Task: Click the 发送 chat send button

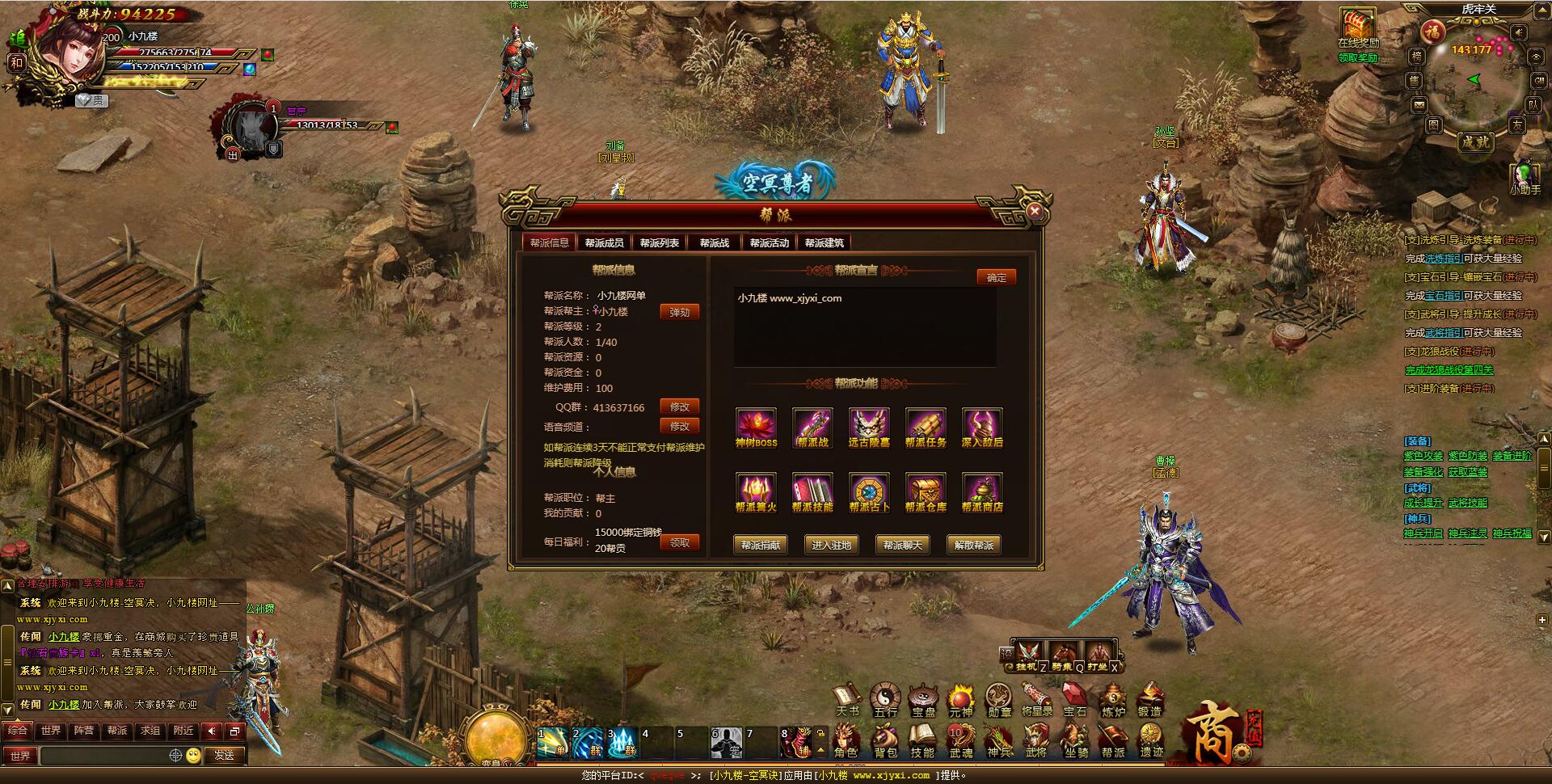Action: click(x=224, y=755)
